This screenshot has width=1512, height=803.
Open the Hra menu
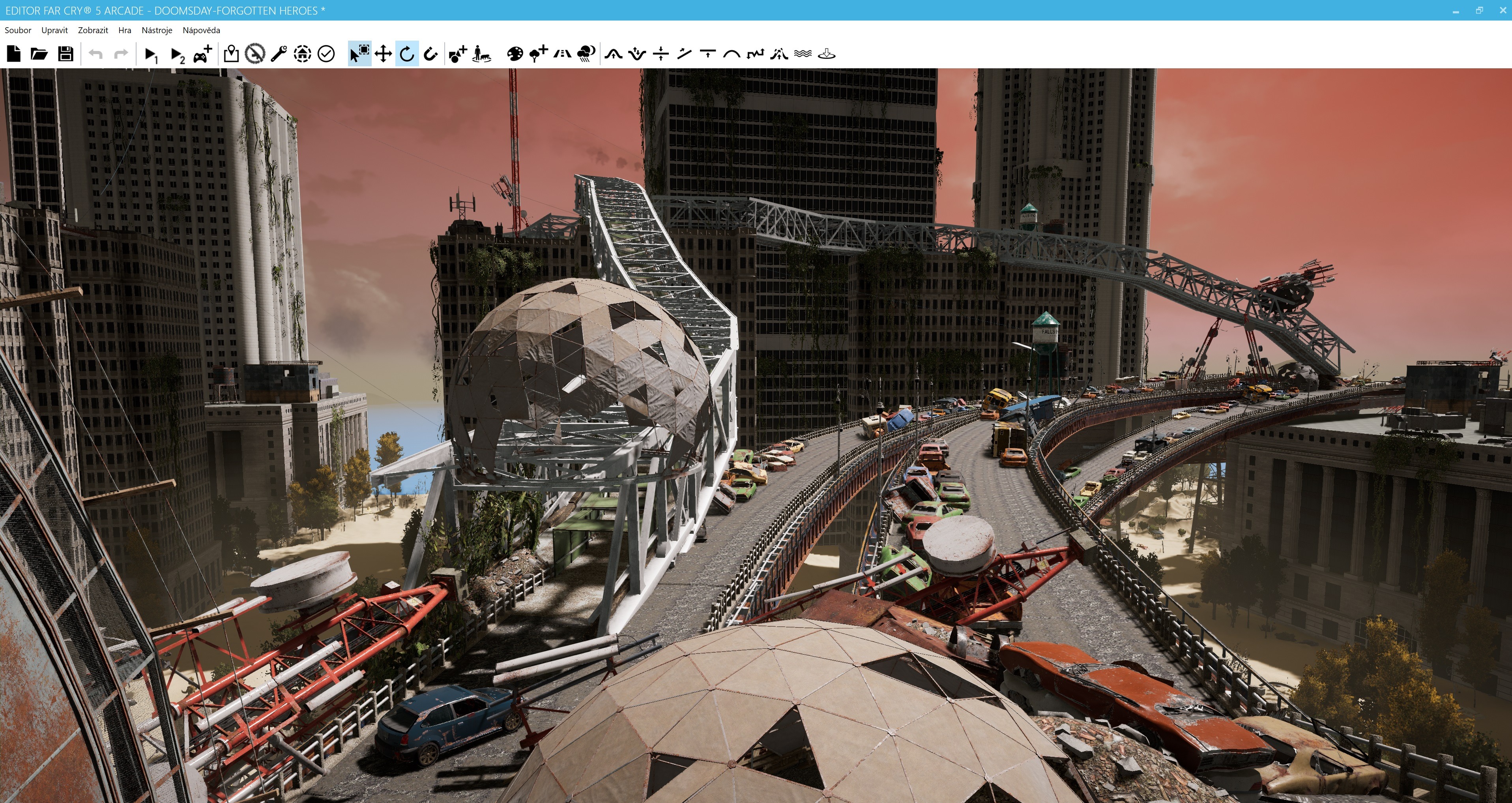[x=124, y=30]
